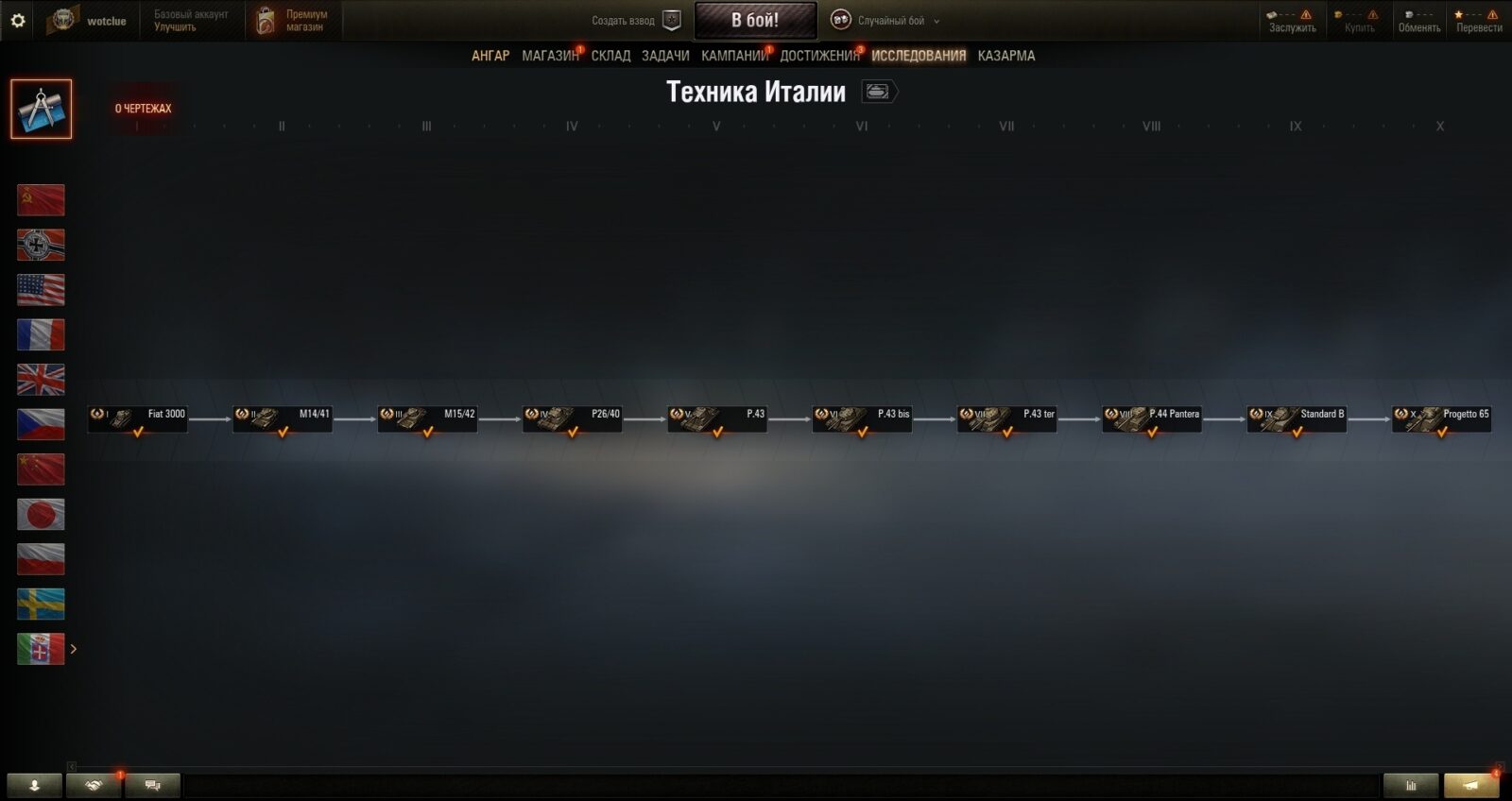Start battle with the В бой! button
The height and width of the screenshot is (801, 1512).
(755, 20)
